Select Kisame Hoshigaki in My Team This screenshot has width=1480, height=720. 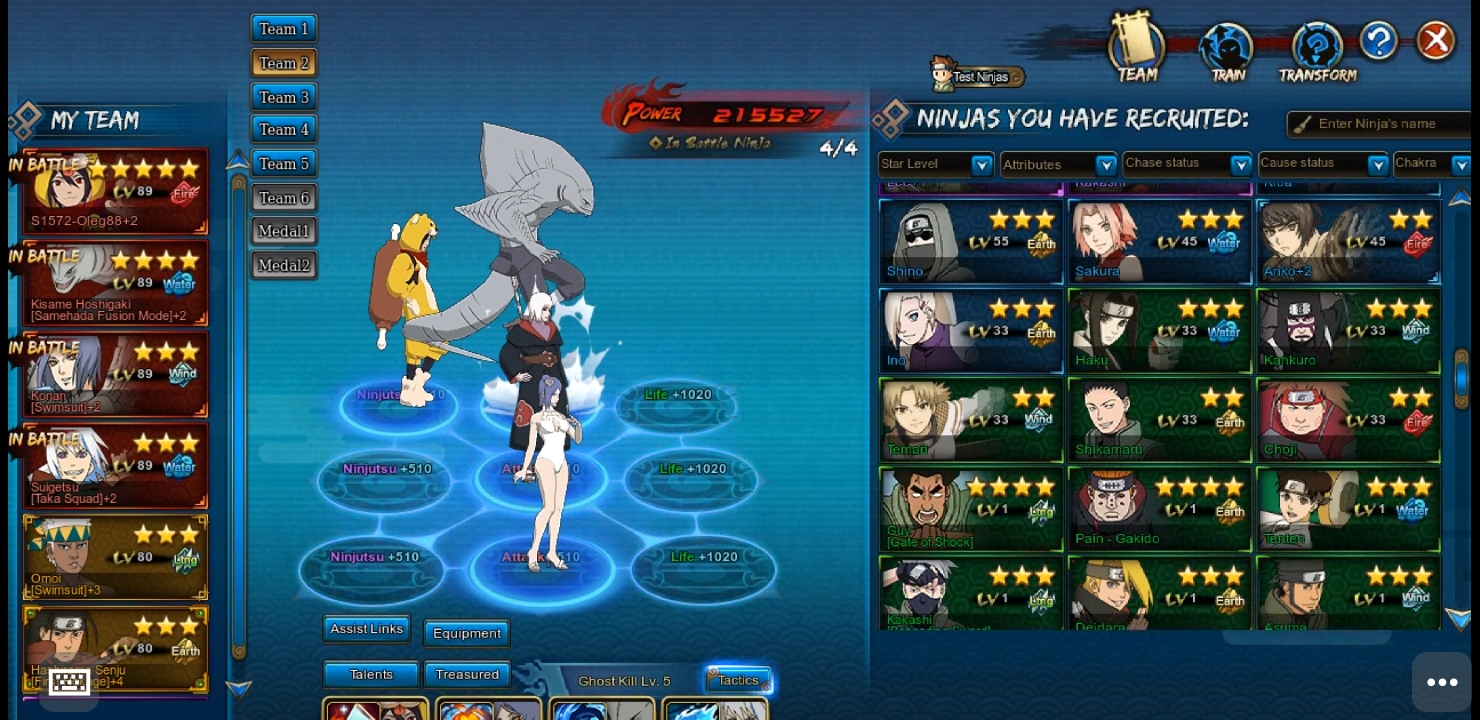[115, 283]
